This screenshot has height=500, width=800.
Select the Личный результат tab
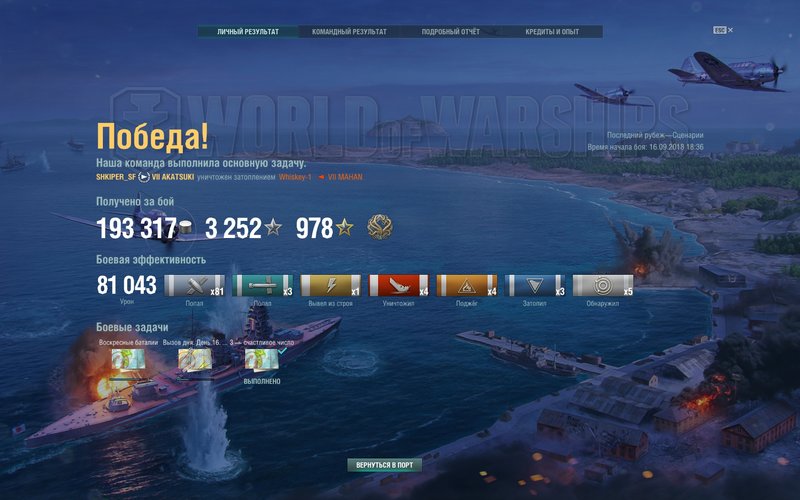point(248,32)
